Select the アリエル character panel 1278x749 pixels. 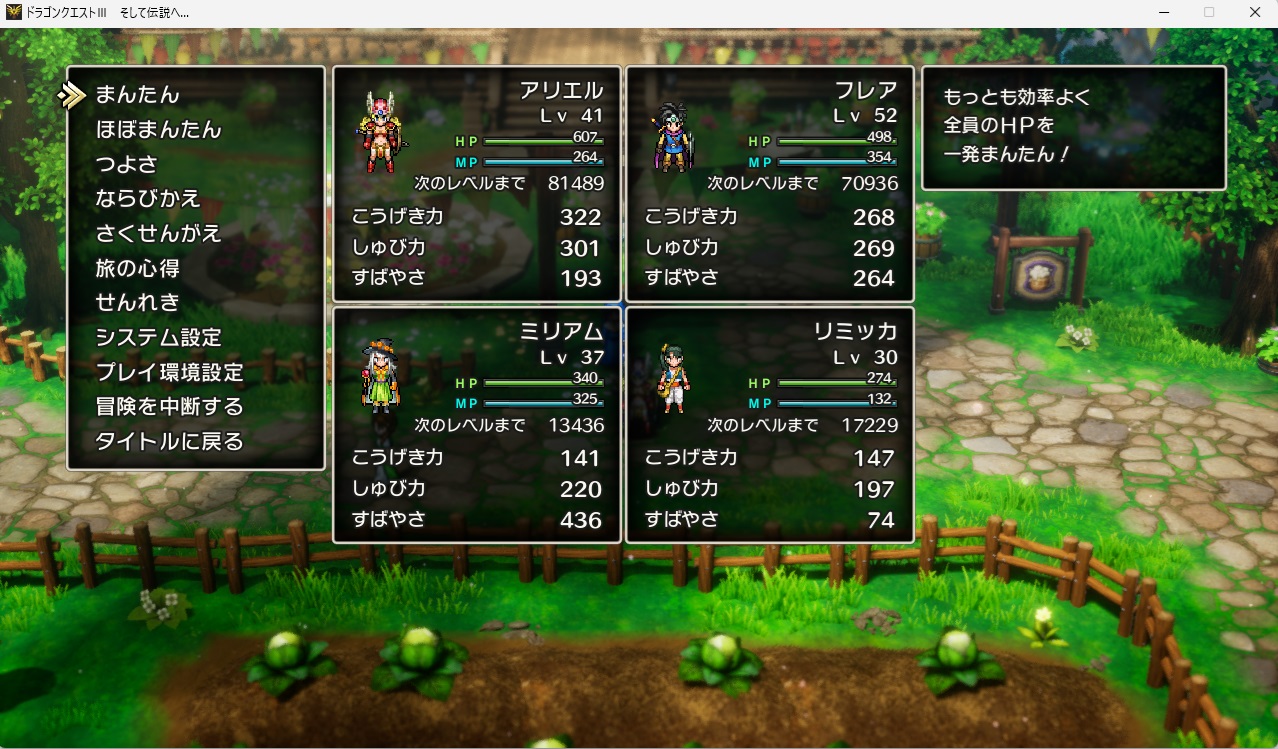476,184
